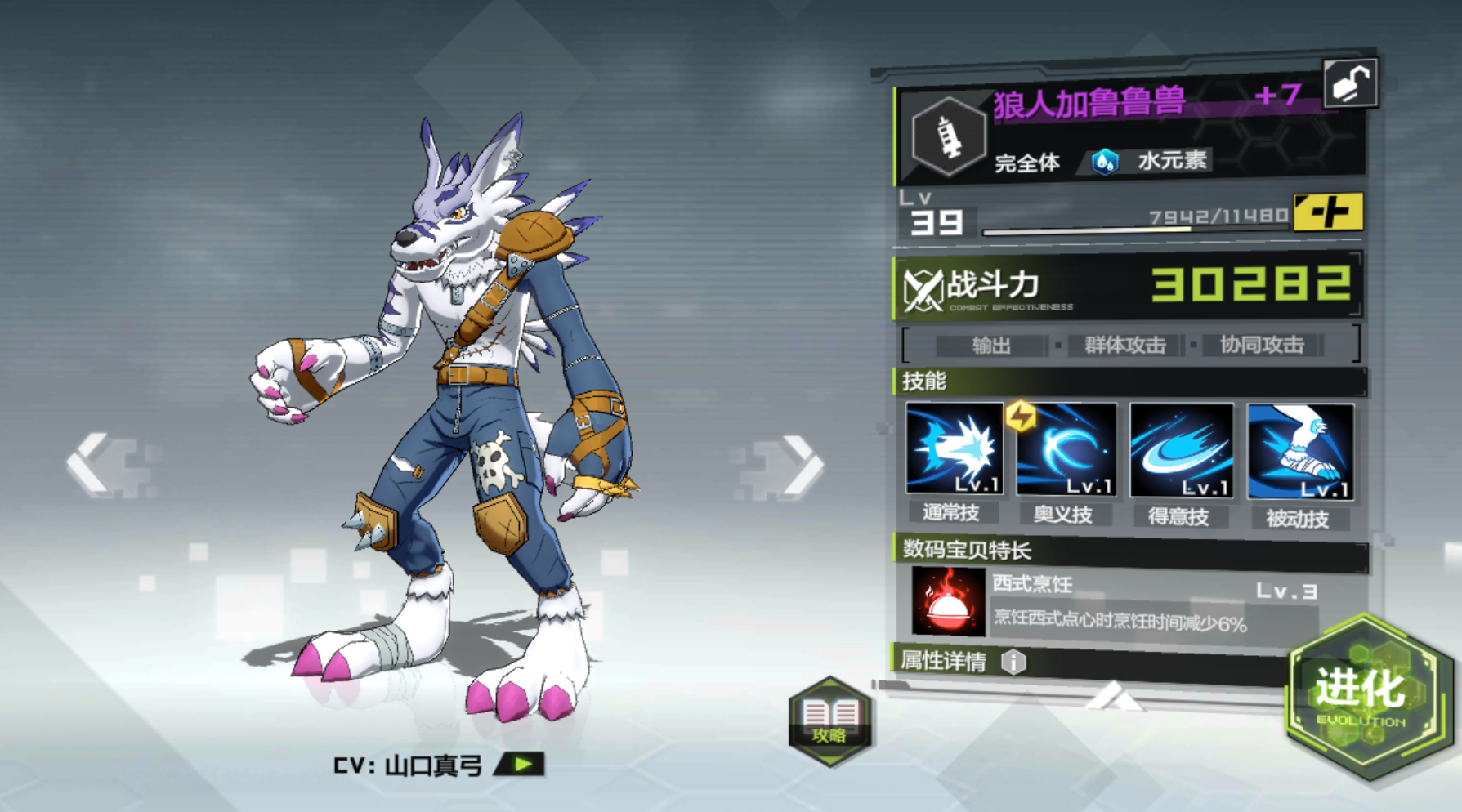This screenshot has height=812, width=1462.
Task: Show the next Digimon with right arrow
Action: [801, 465]
